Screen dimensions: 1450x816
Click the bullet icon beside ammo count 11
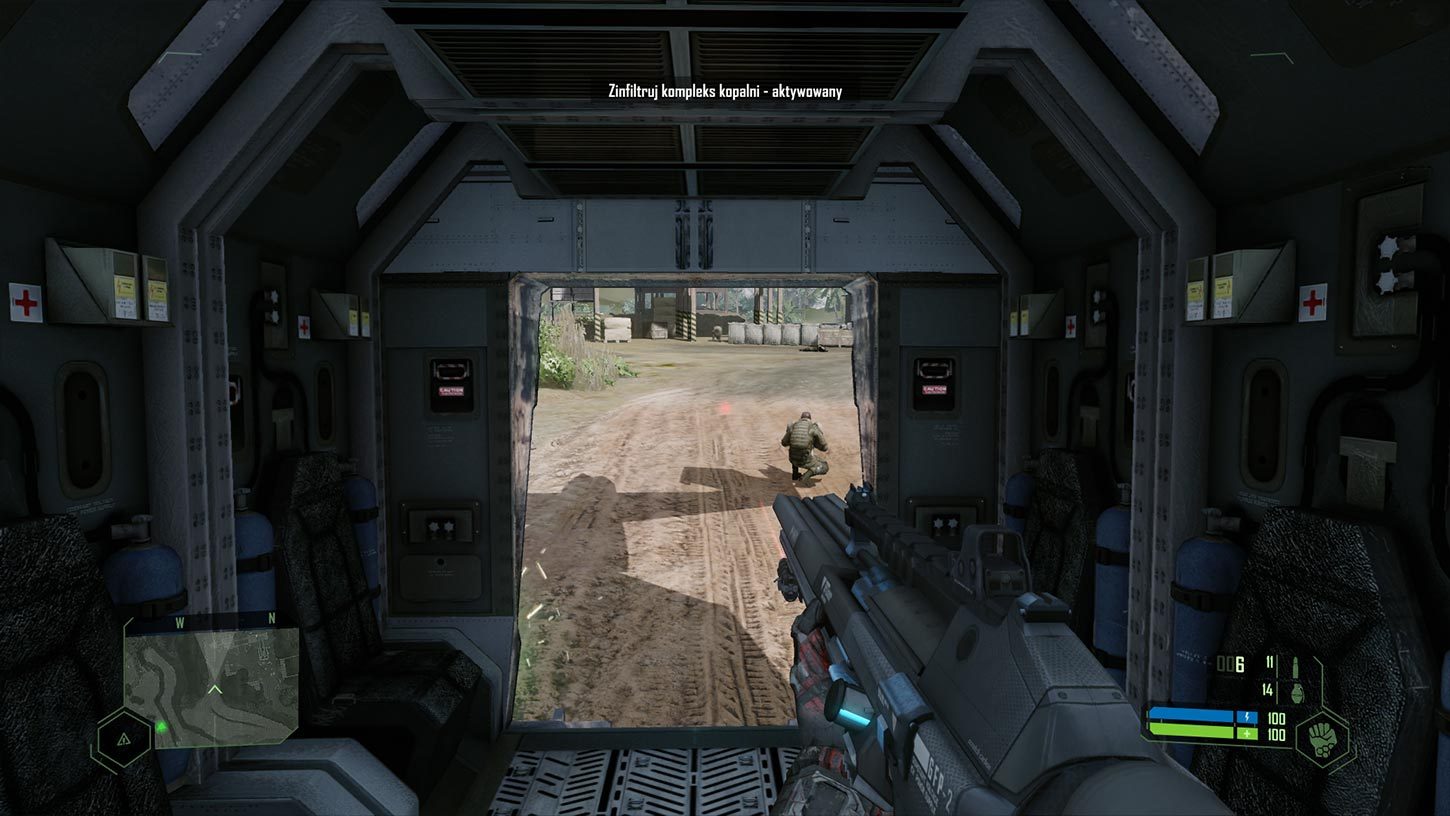click(1296, 667)
